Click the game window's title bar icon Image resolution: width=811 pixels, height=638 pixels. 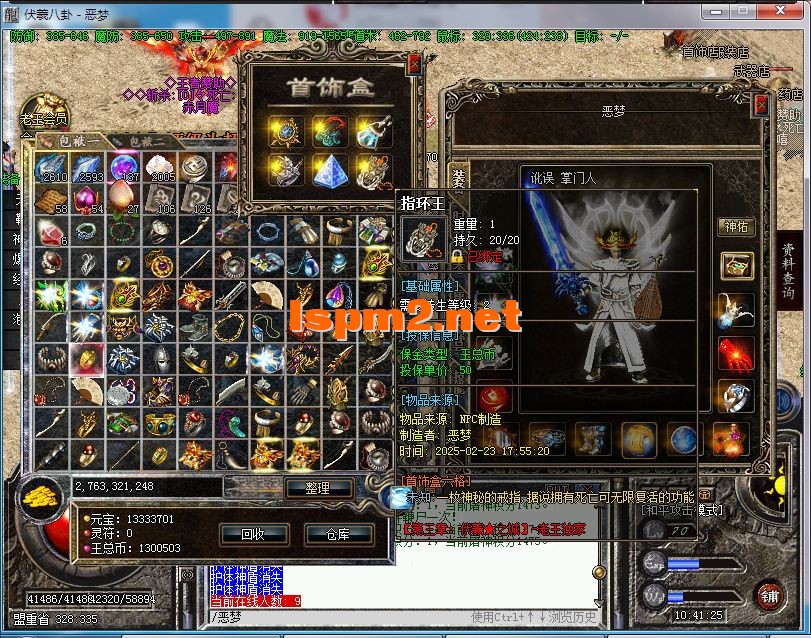point(11,13)
